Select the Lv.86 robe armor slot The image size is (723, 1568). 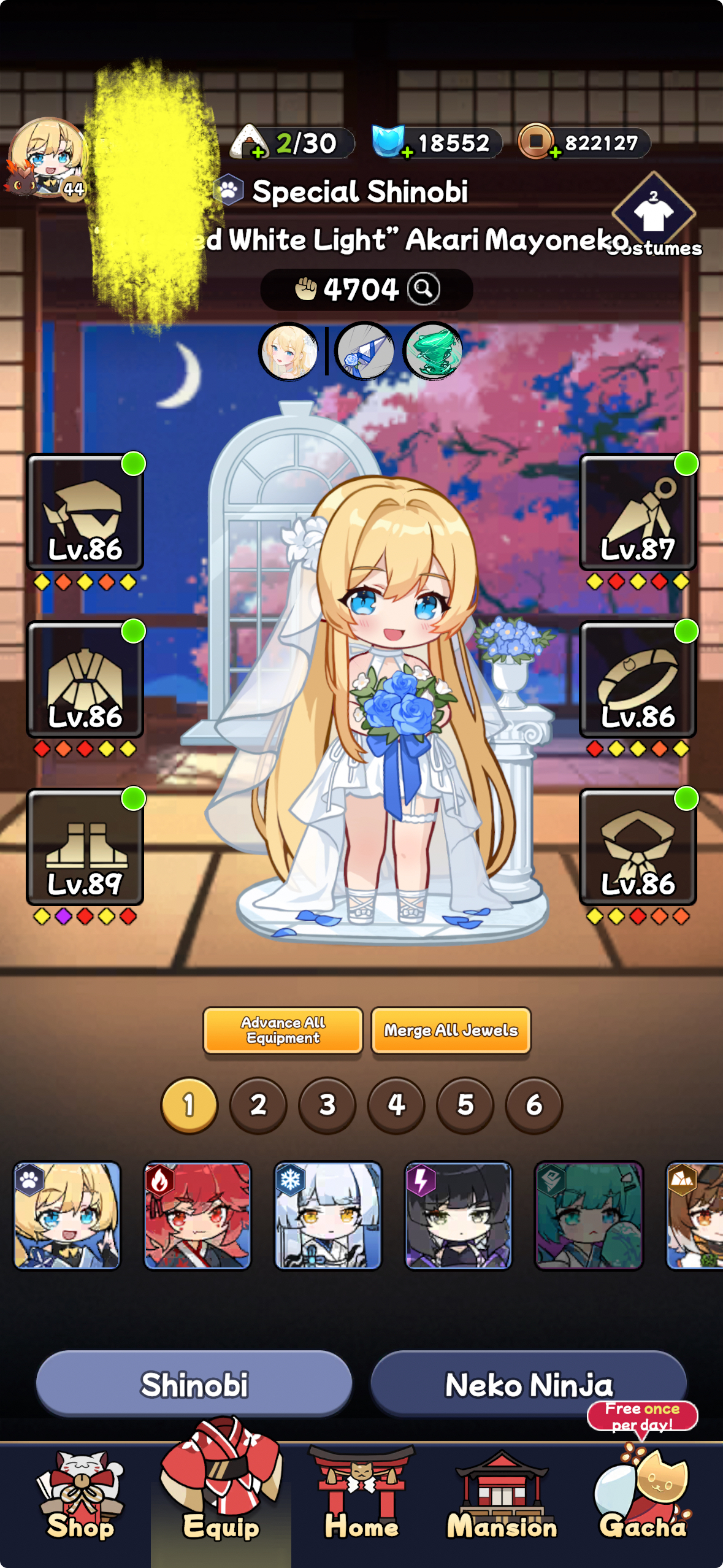[85, 680]
